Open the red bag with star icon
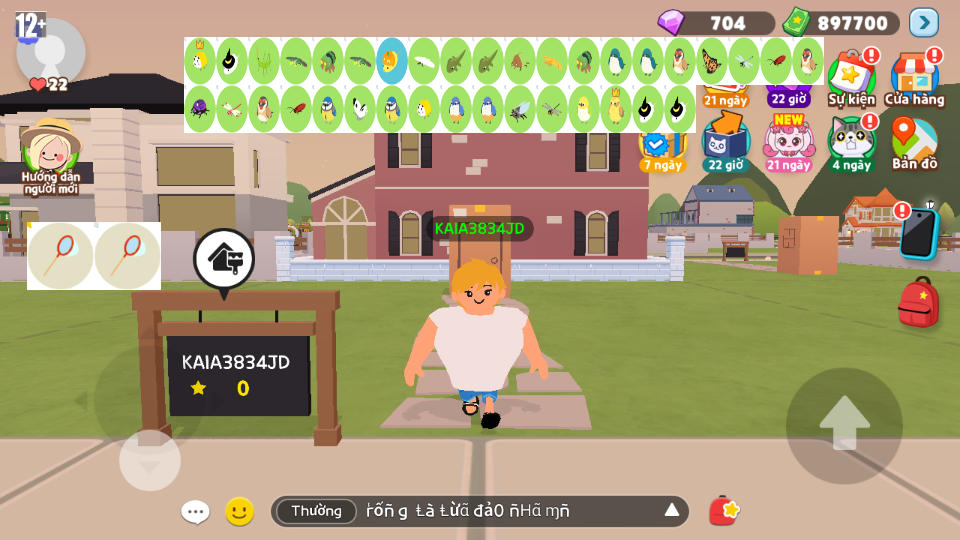This screenshot has width=960, height=540. coord(724,511)
